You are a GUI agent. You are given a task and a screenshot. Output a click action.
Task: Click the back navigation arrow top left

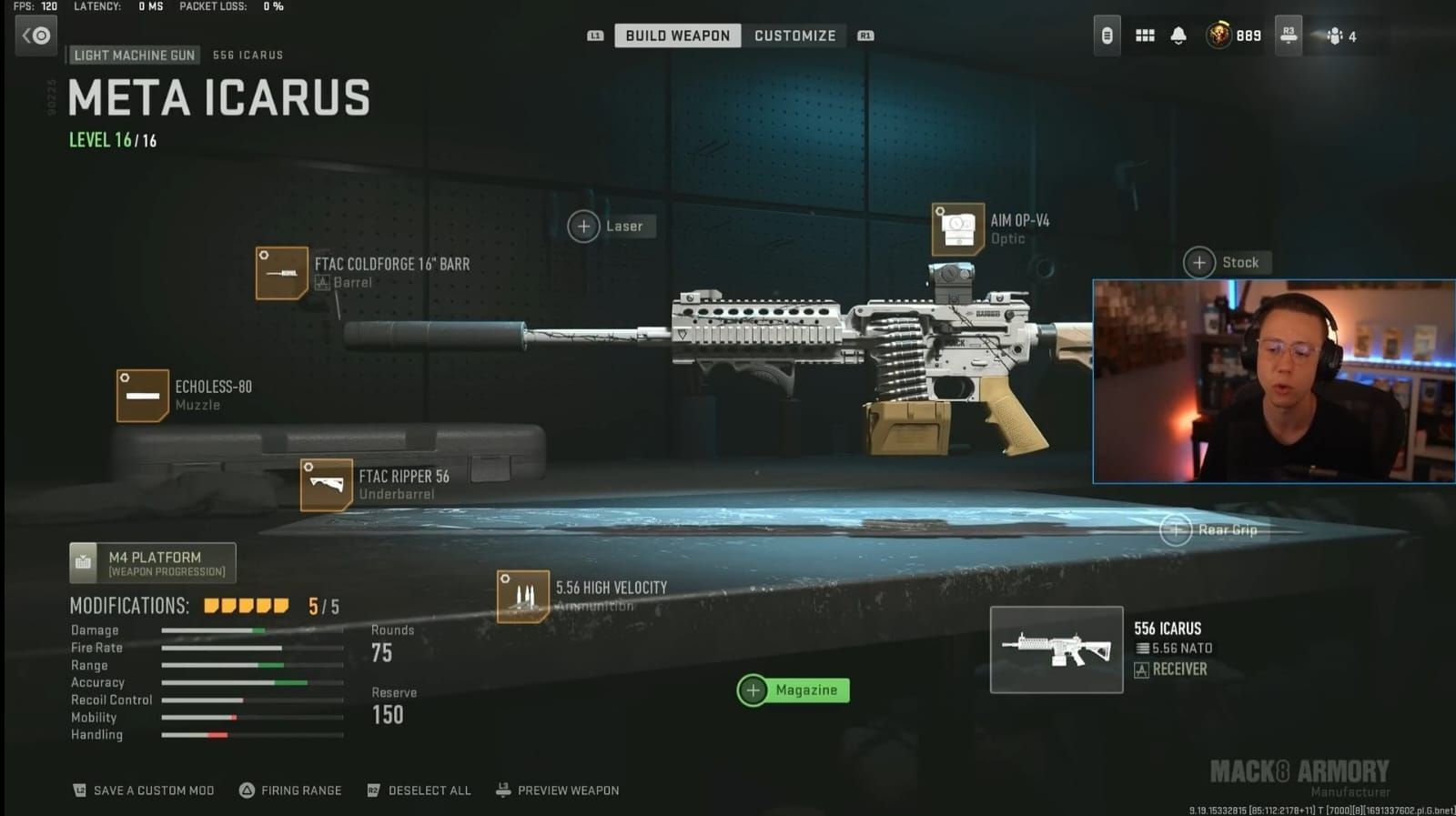[x=35, y=35]
